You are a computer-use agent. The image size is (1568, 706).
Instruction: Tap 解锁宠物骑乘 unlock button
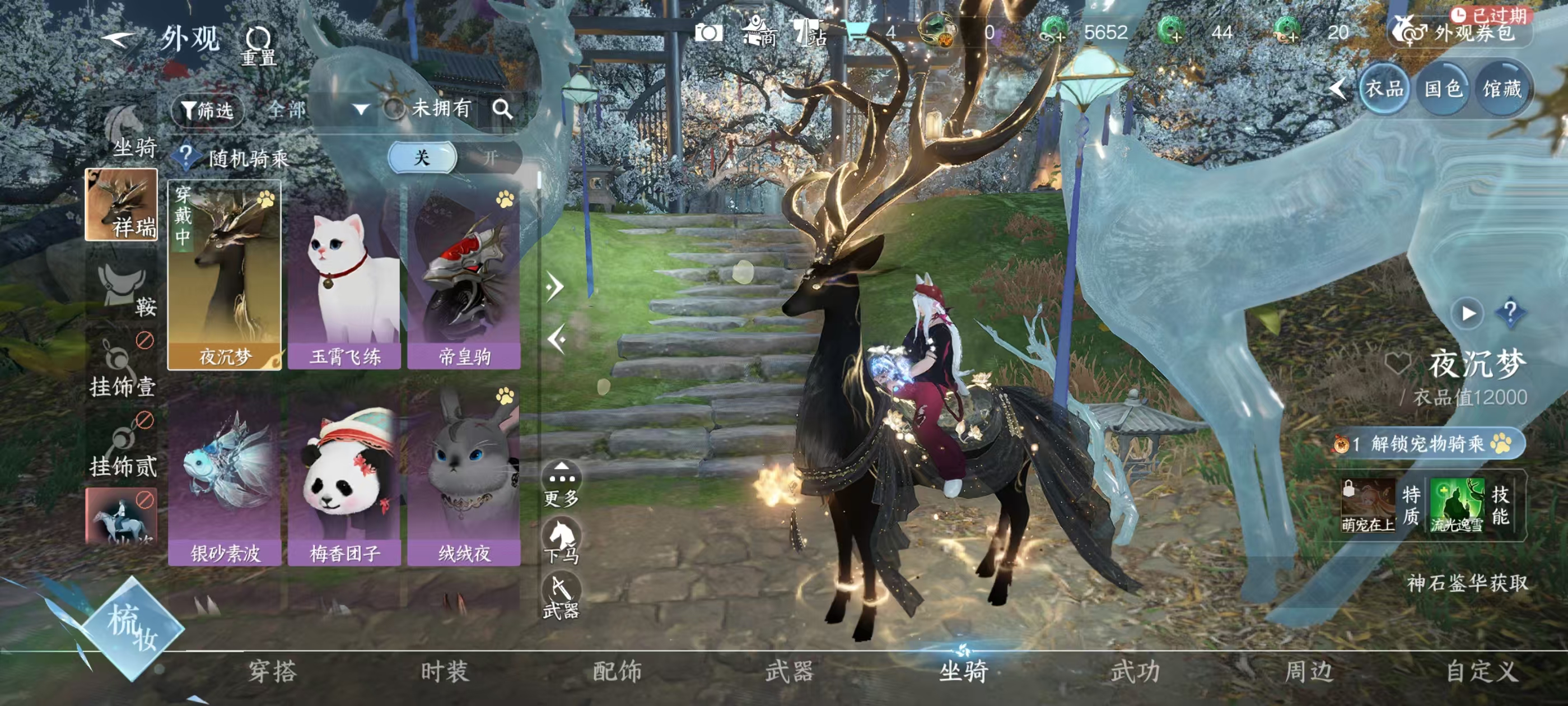(1428, 443)
